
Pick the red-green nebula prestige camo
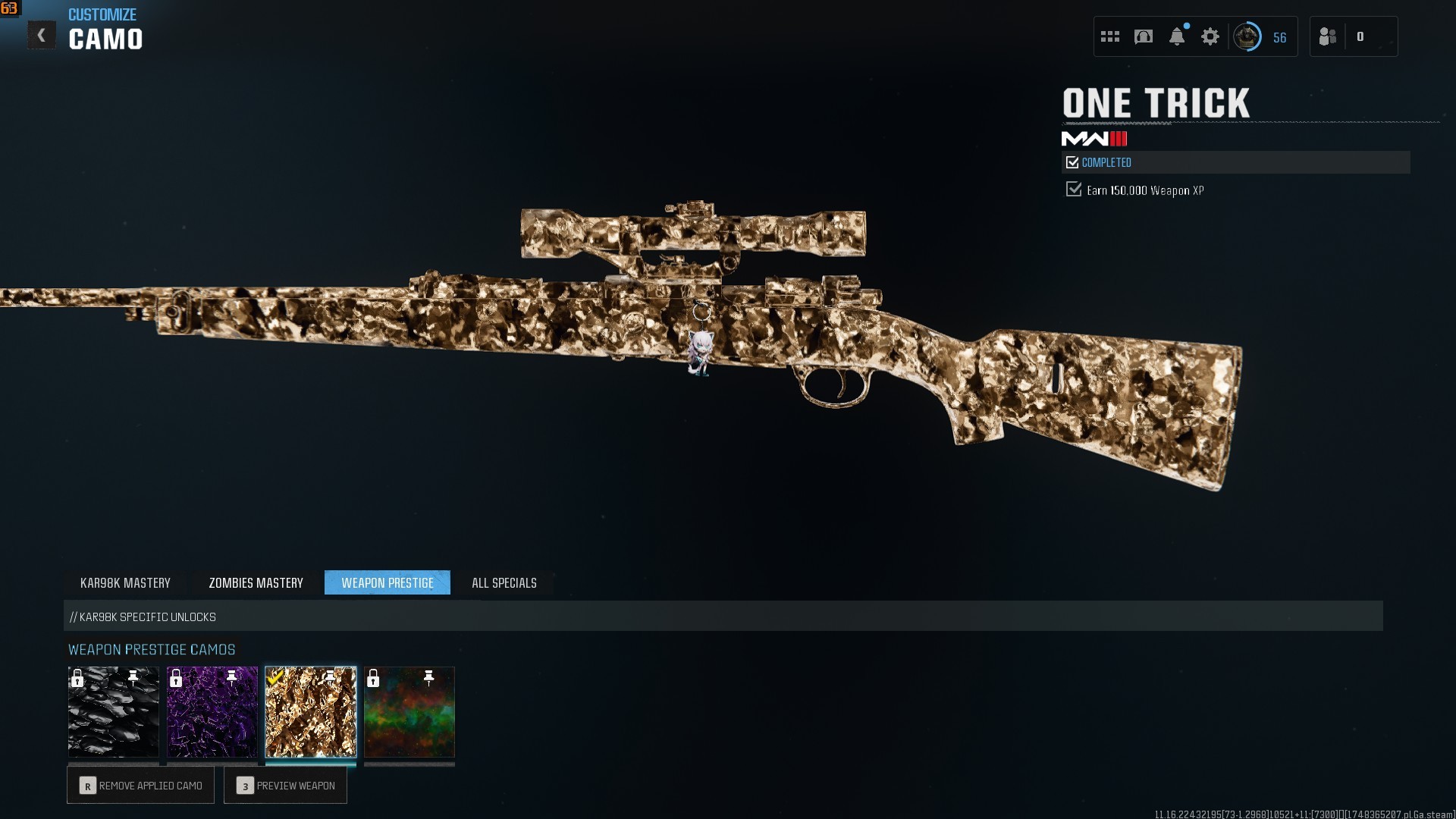coord(409,712)
